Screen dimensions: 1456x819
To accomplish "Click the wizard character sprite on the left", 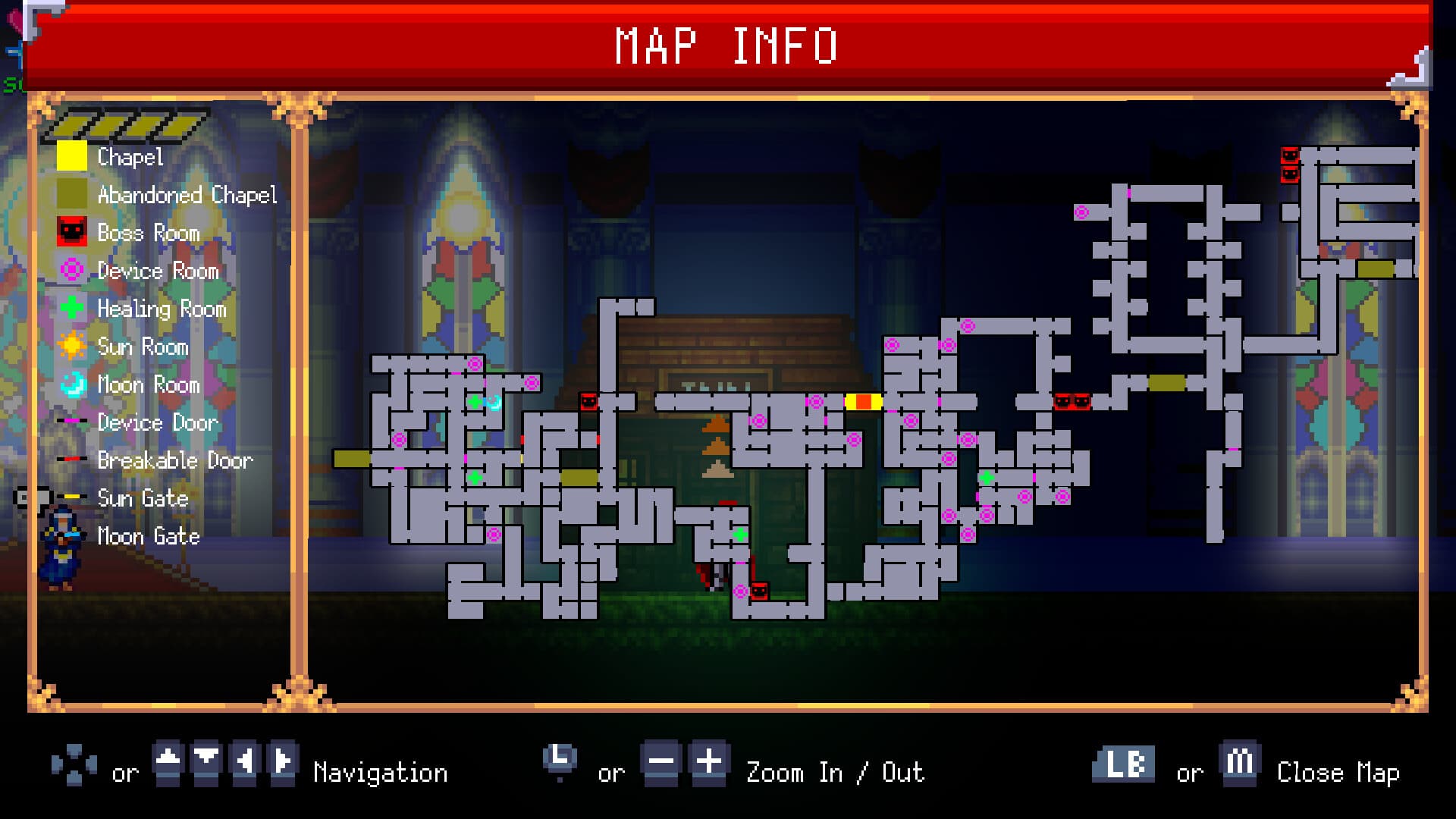I will tap(64, 538).
